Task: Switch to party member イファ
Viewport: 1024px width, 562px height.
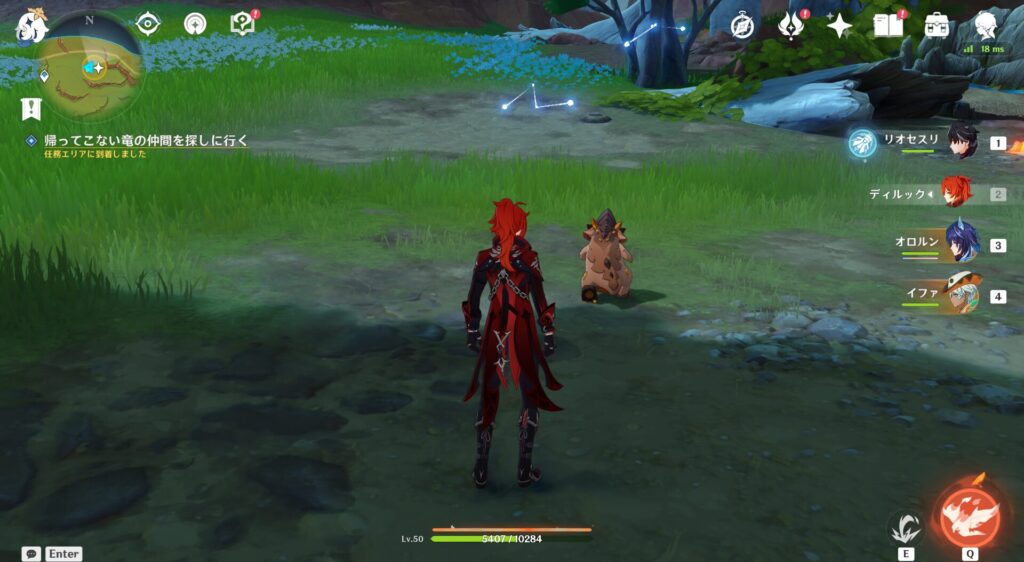Action: [x=961, y=295]
